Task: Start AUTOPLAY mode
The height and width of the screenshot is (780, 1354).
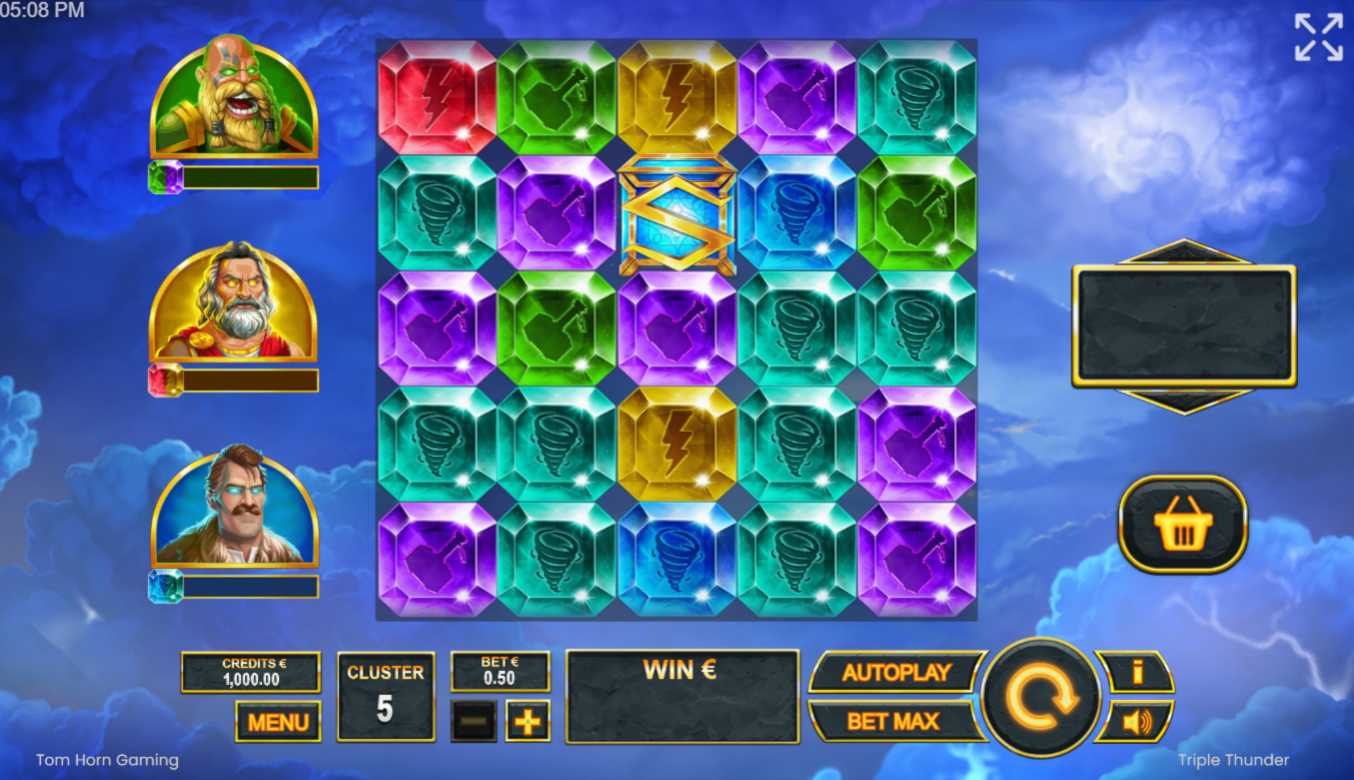Action: pos(896,673)
